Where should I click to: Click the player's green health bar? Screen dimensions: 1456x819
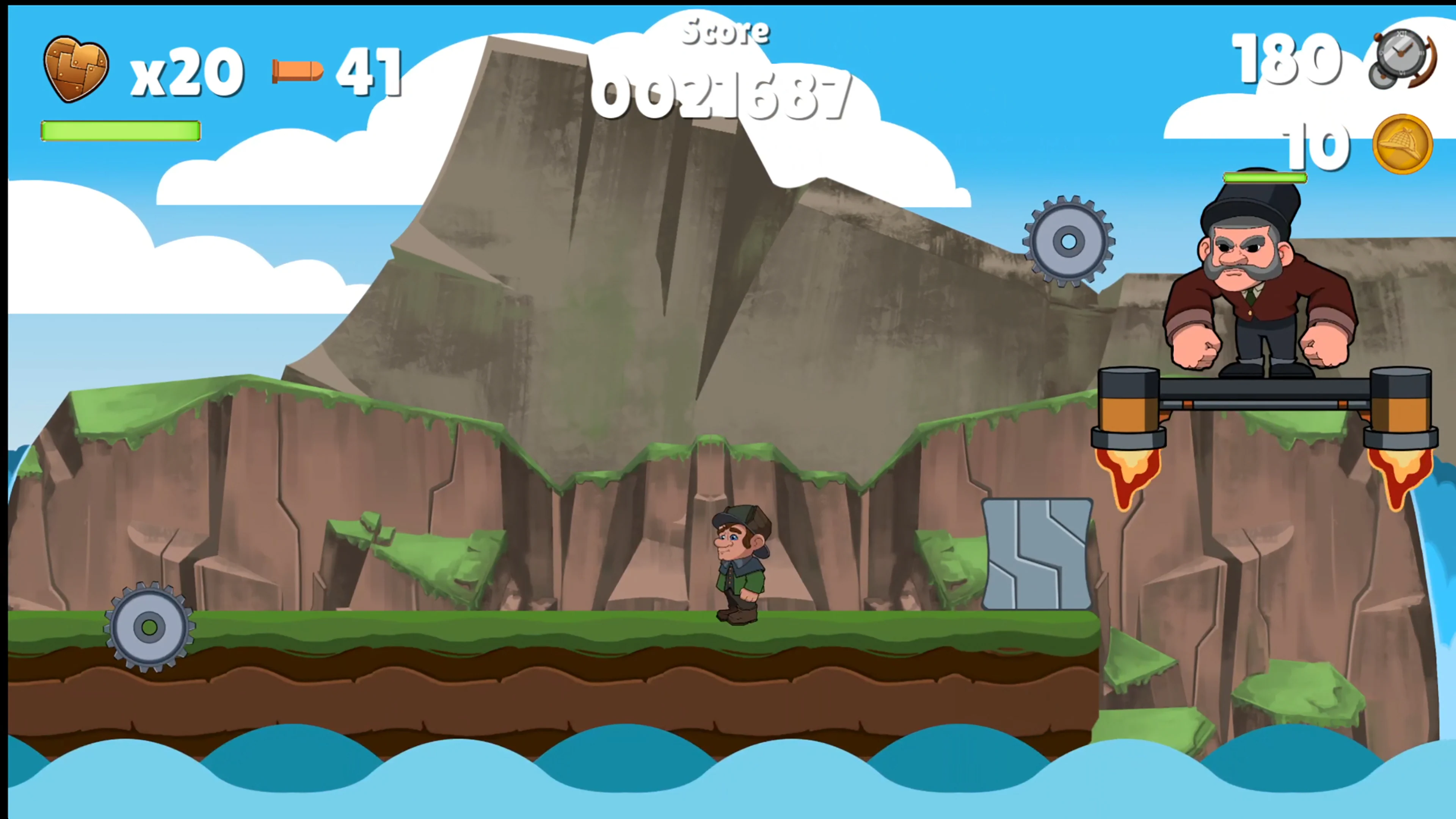pyautogui.click(x=121, y=131)
